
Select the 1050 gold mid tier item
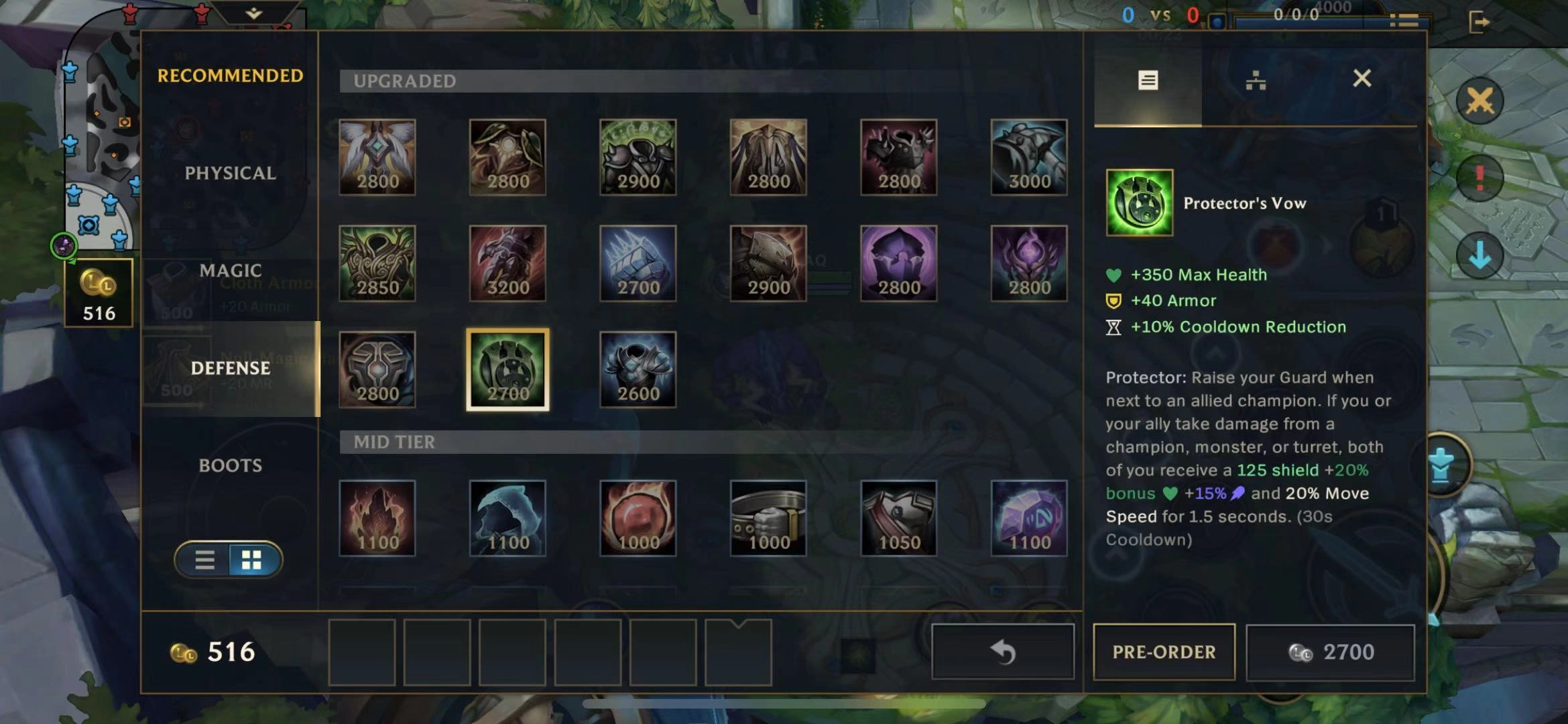click(x=899, y=518)
